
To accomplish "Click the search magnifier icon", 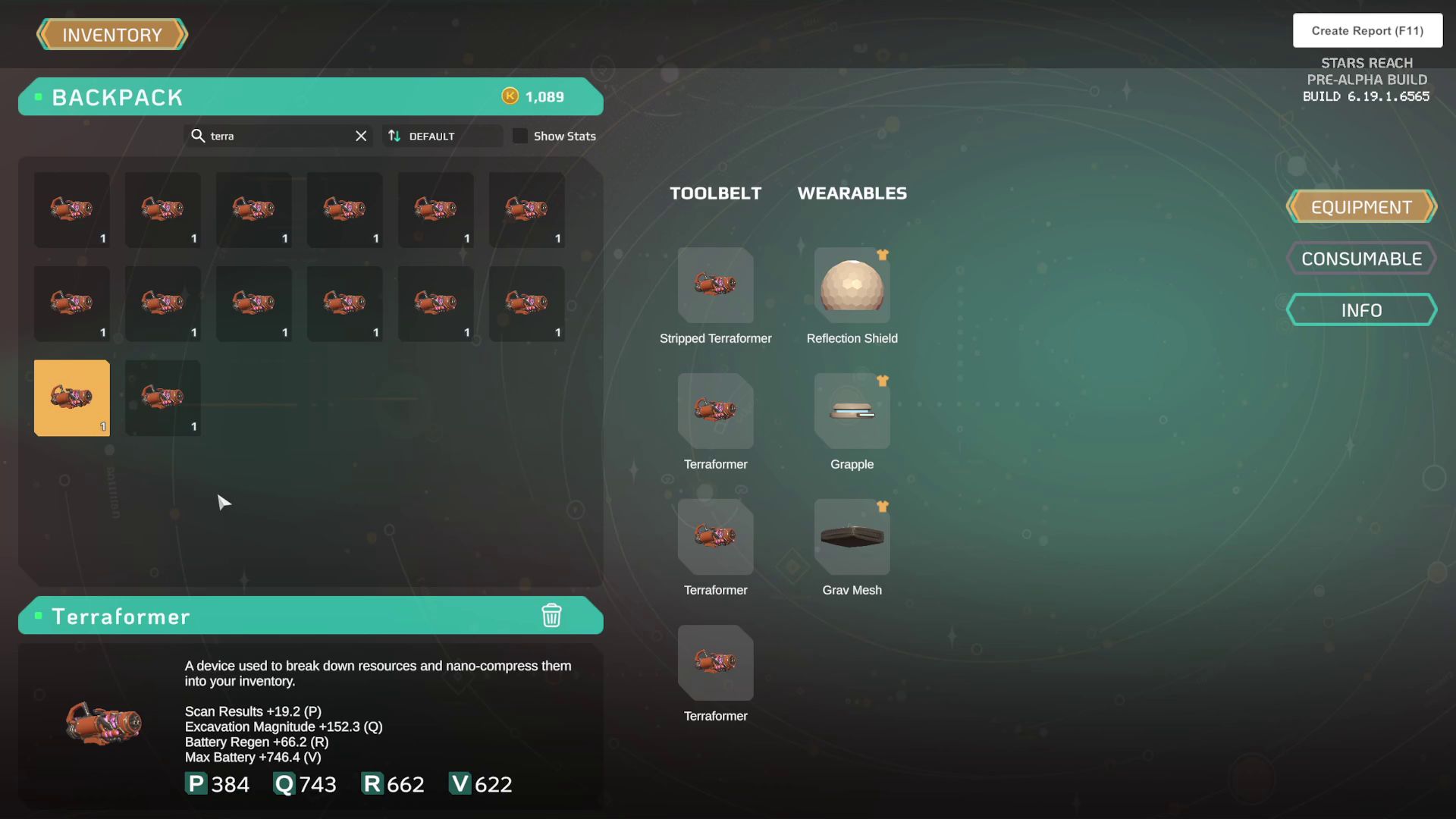I will click(x=198, y=136).
